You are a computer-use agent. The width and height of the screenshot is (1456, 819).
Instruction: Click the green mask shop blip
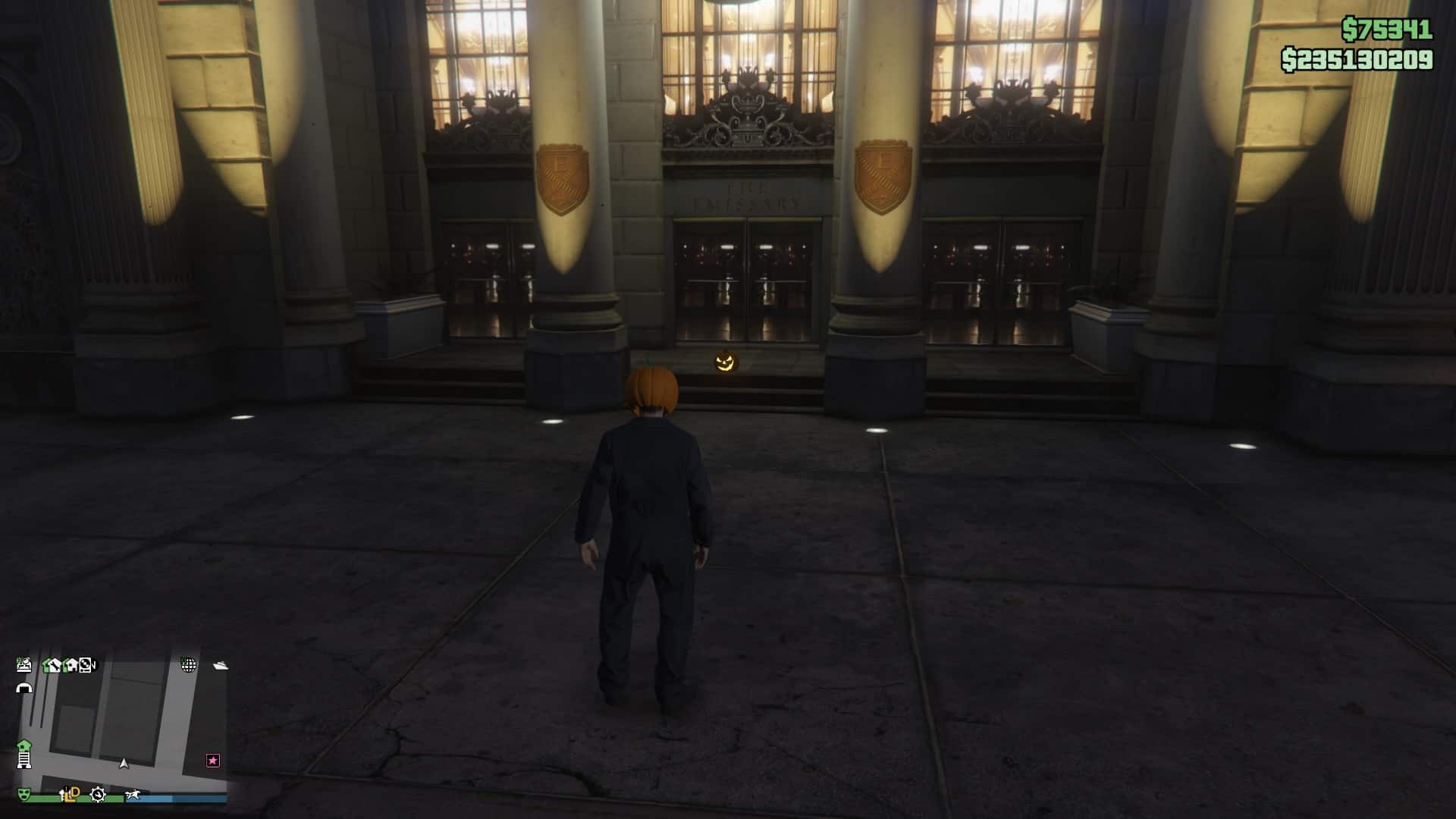pos(24,794)
